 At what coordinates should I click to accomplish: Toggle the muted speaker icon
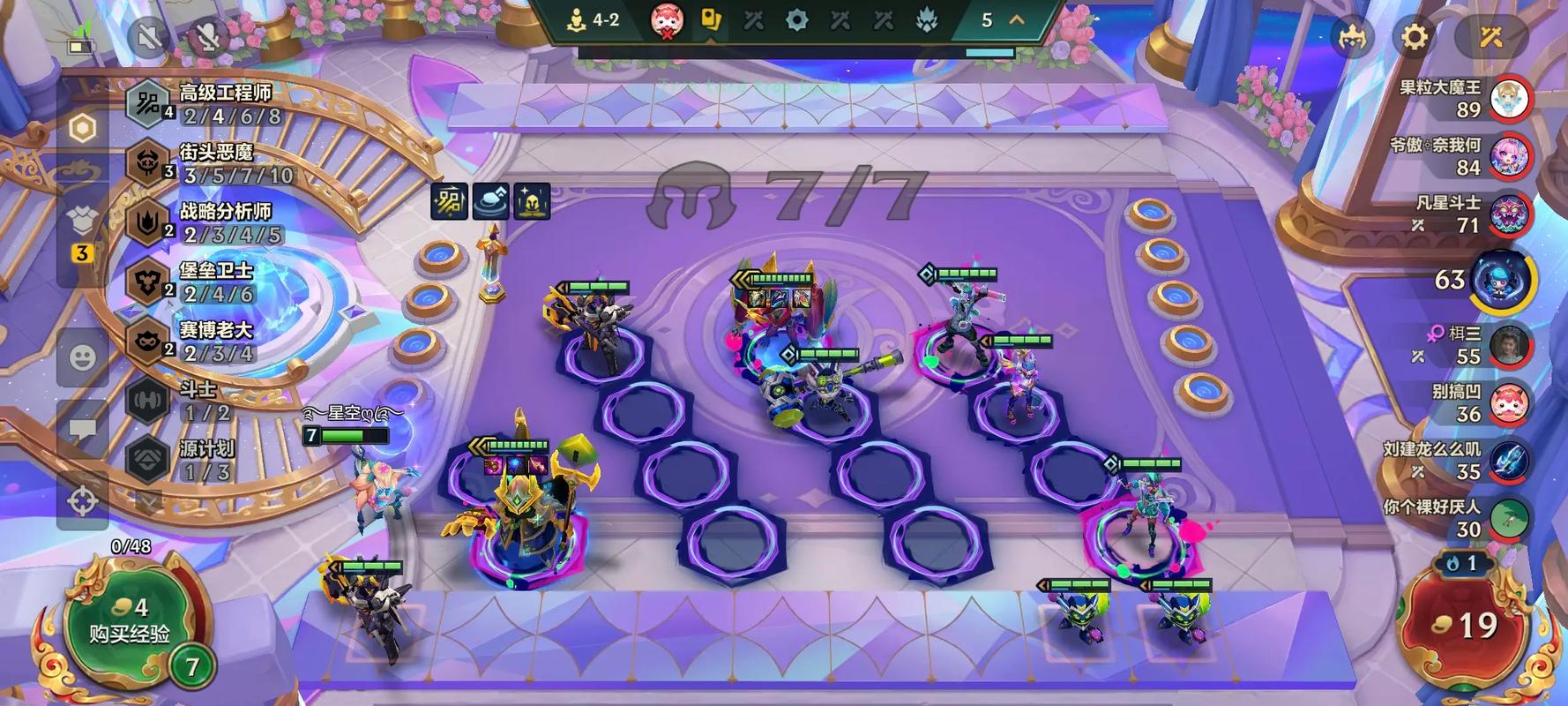coord(148,36)
